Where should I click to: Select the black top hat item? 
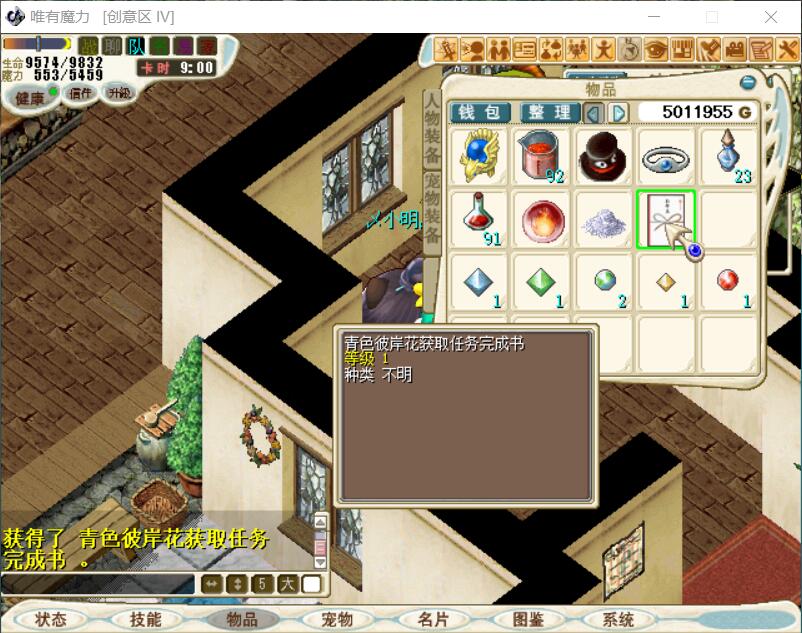point(604,157)
